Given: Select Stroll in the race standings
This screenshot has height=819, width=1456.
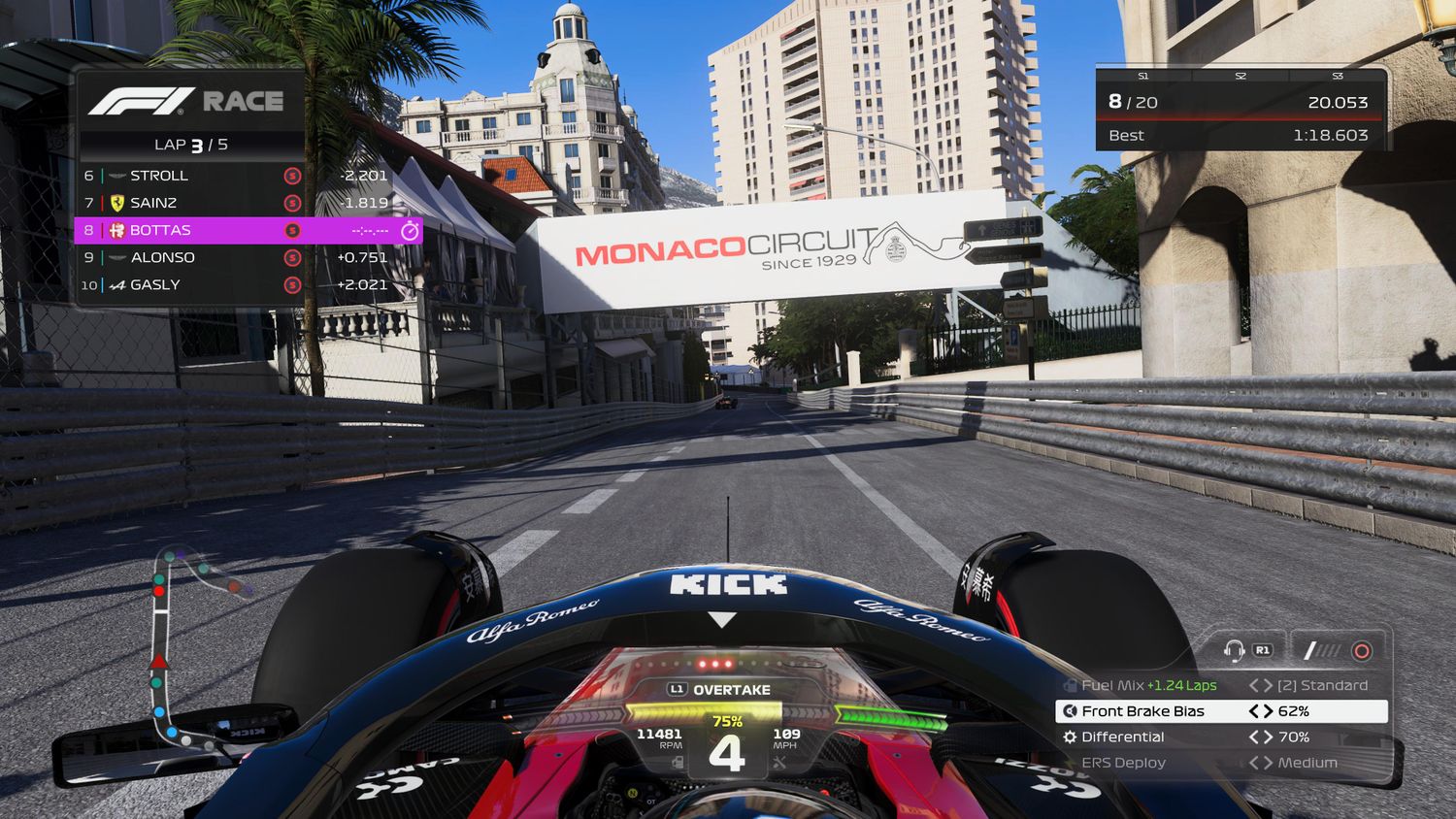Looking at the screenshot, I should [194, 176].
